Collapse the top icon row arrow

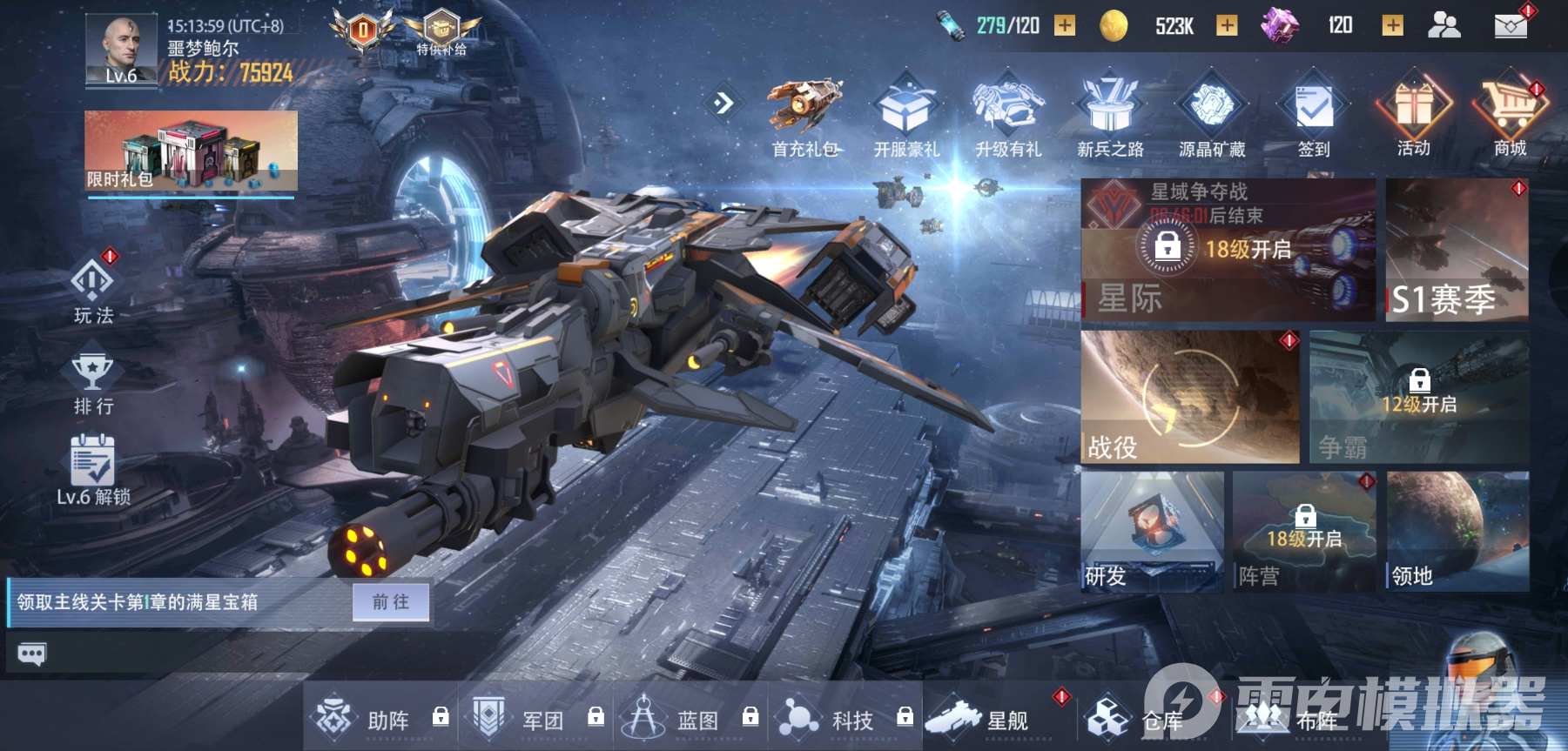[x=723, y=104]
